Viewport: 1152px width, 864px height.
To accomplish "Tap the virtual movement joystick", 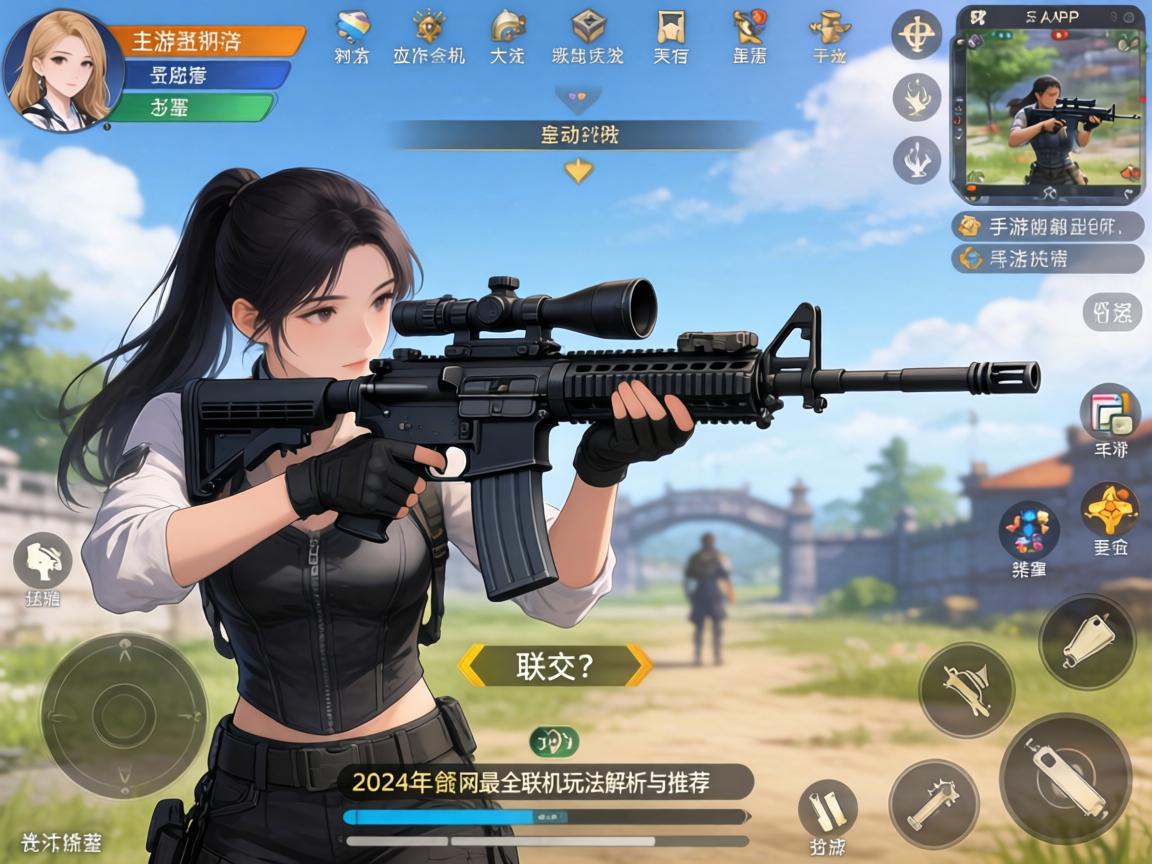I will (x=123, y=714).
